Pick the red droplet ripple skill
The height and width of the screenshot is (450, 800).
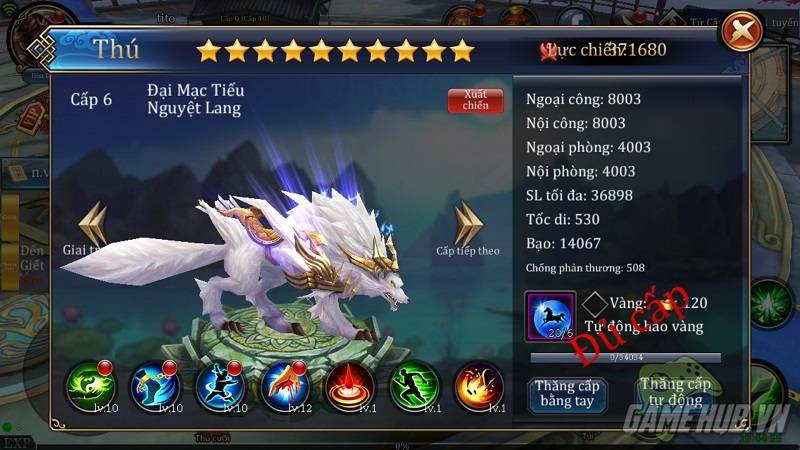pos(350,387)
